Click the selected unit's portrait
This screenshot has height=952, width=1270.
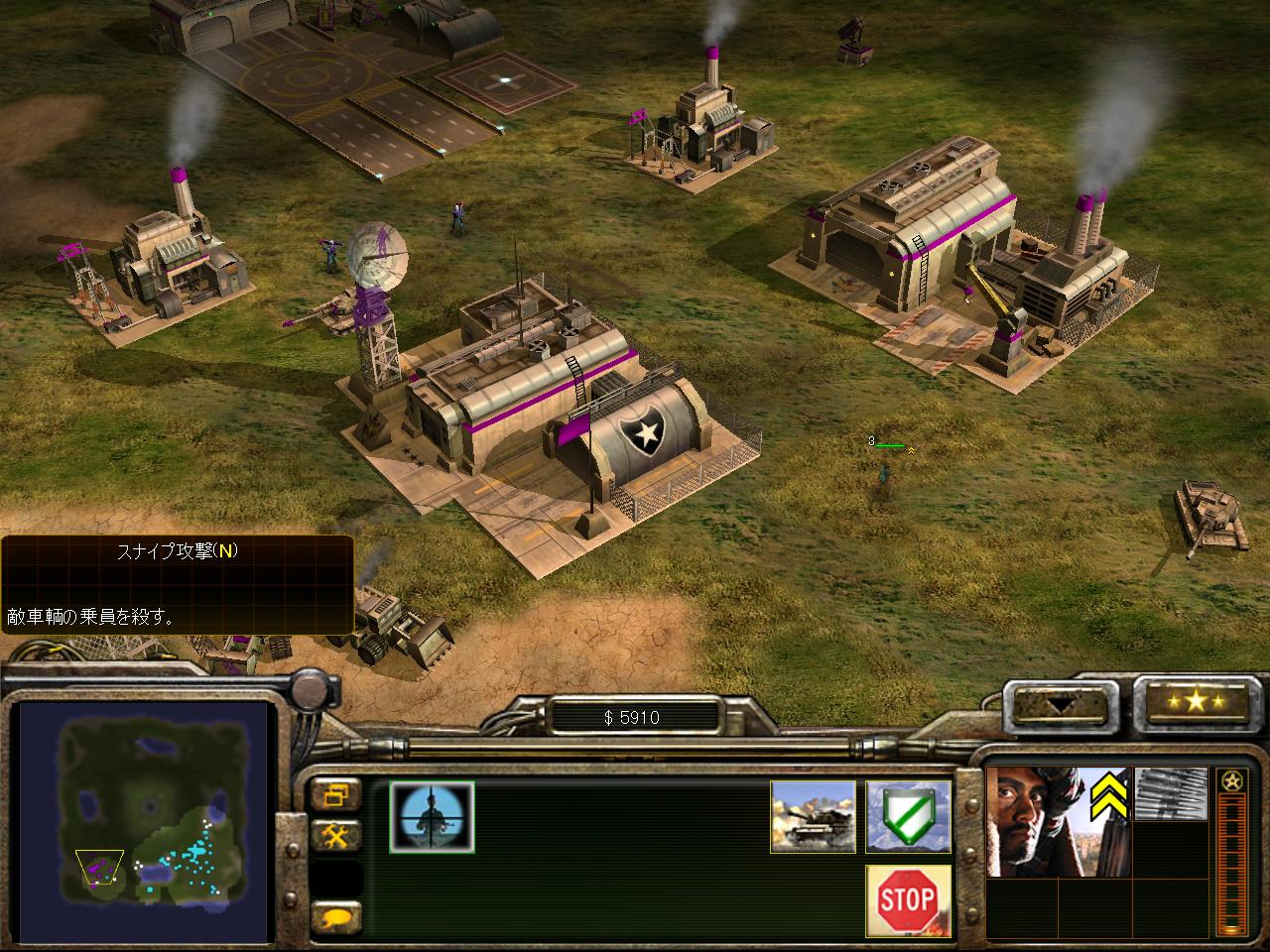coord(1058,820)
